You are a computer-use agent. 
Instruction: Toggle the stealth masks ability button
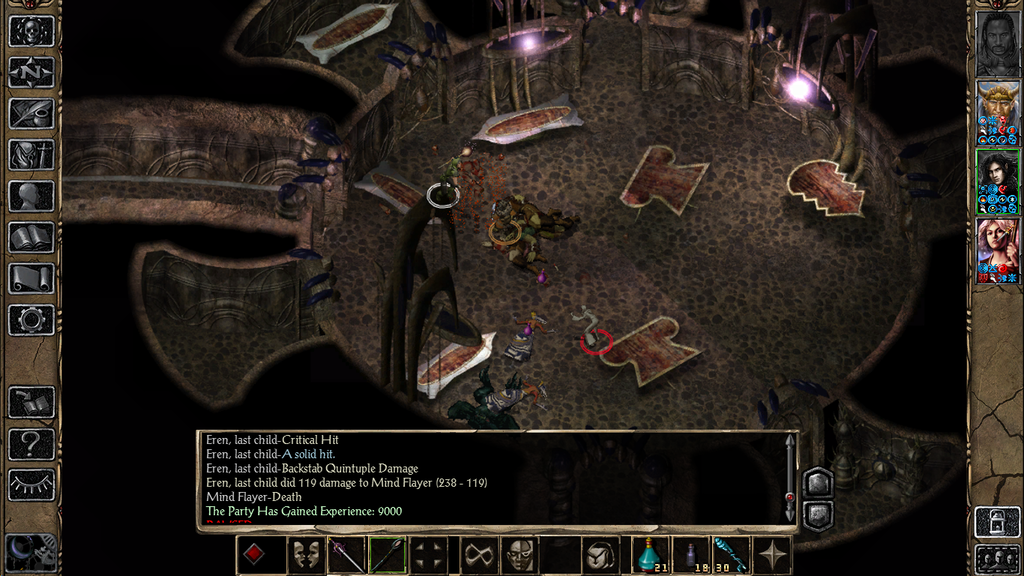[305, 555]
